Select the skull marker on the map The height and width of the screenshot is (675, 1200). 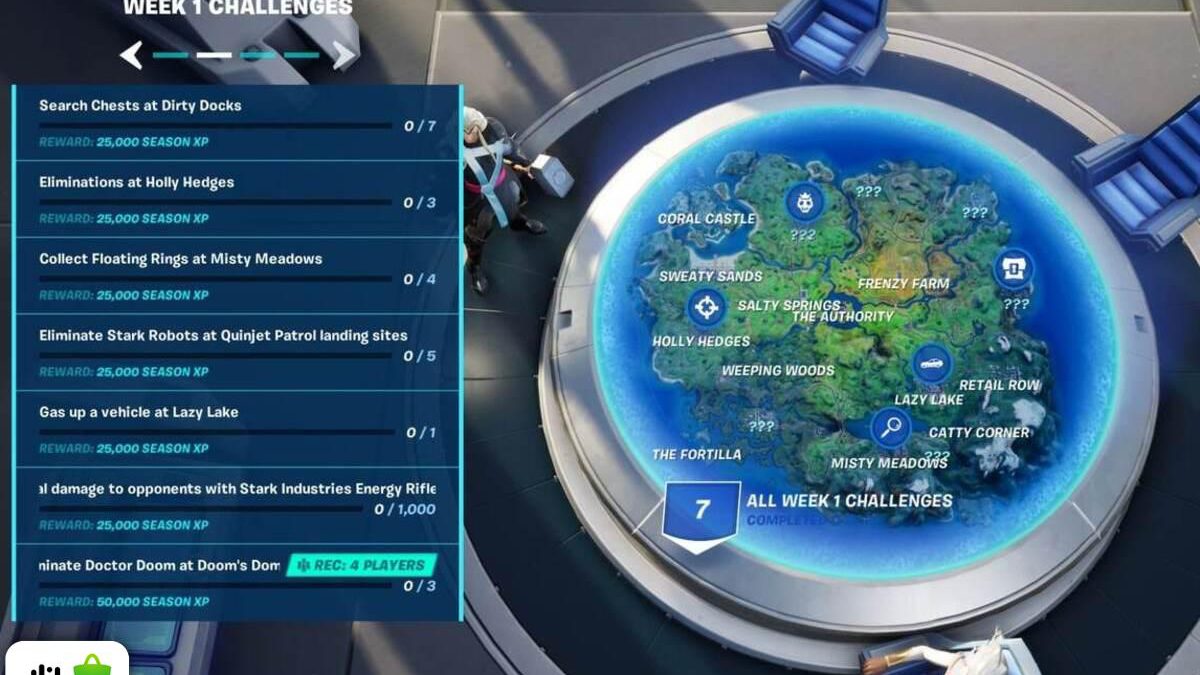(804, 202)
